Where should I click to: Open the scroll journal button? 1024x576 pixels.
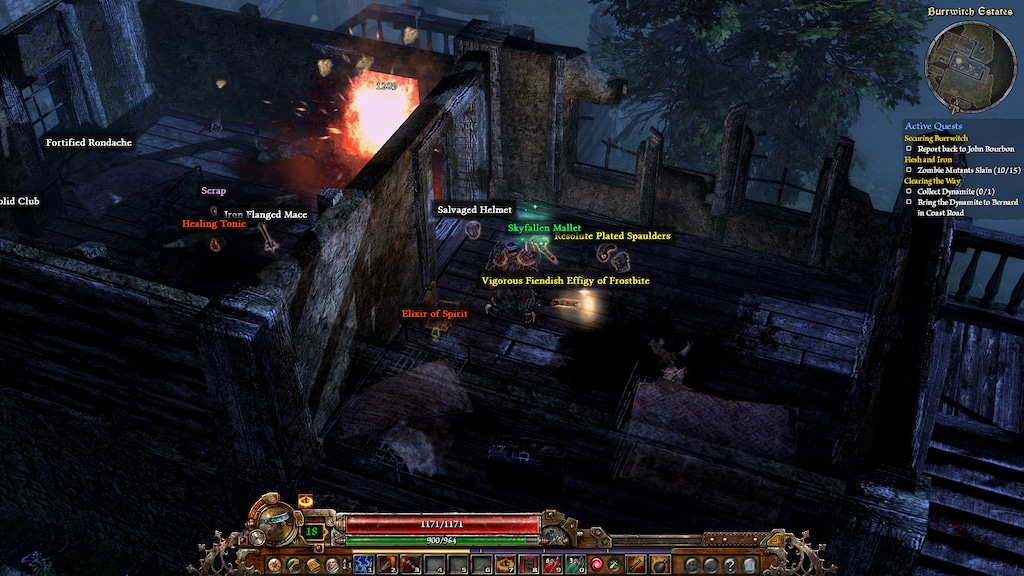pos(312,565)
